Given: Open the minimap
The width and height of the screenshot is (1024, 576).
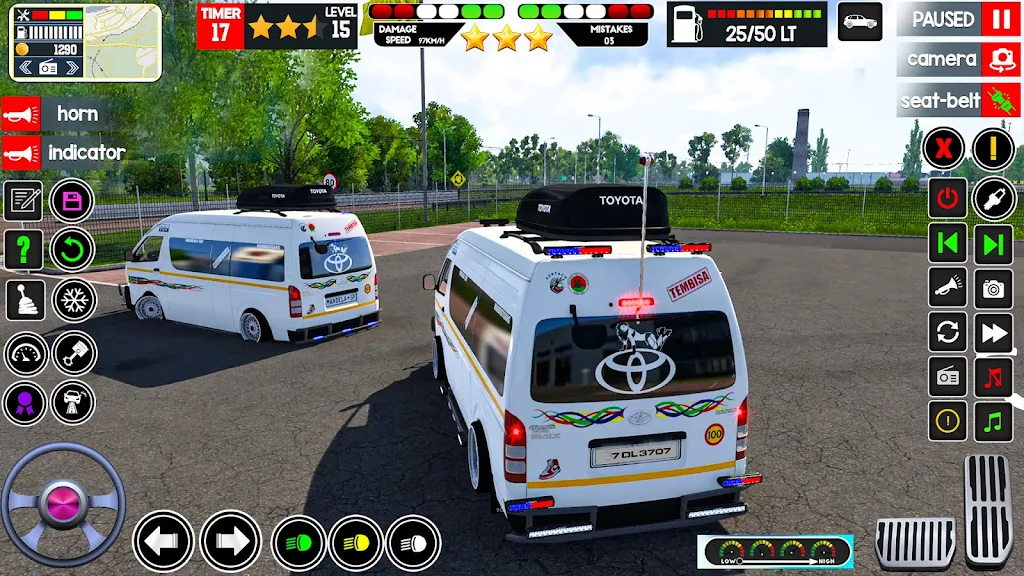Looking at the screenshot, I should [x=122, y=43].
